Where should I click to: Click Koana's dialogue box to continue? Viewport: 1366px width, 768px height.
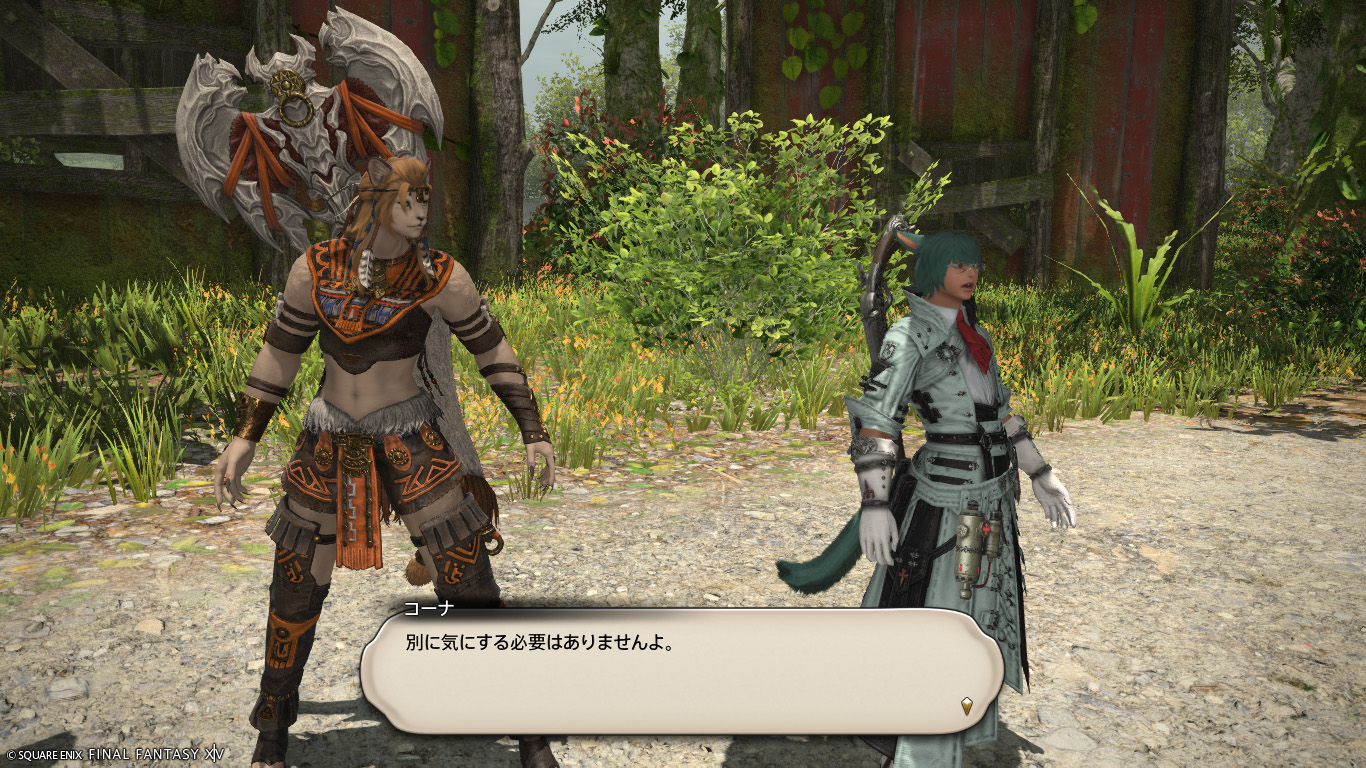(x=680, y=671)
